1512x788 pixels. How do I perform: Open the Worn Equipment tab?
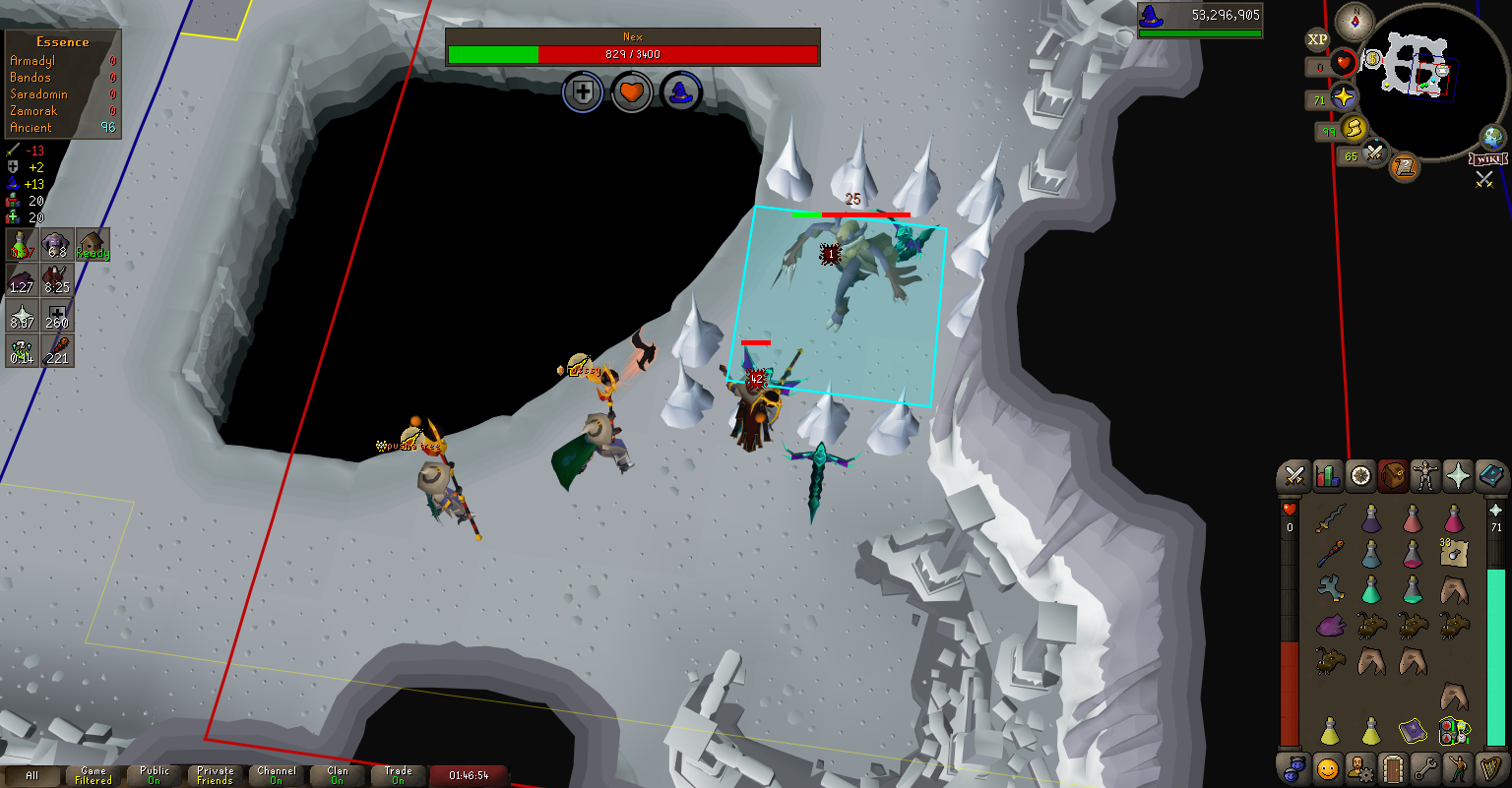pos(1424,477)
